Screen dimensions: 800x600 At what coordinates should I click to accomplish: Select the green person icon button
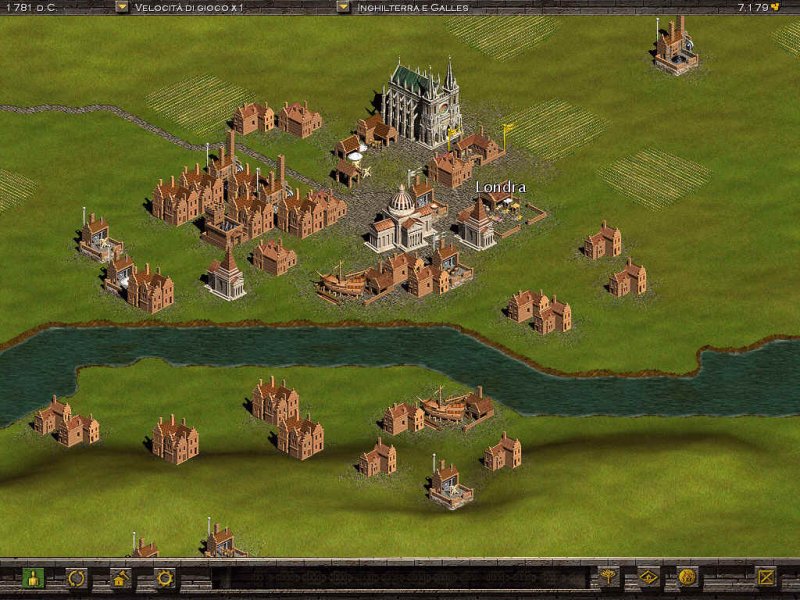(x=32, y=577)
